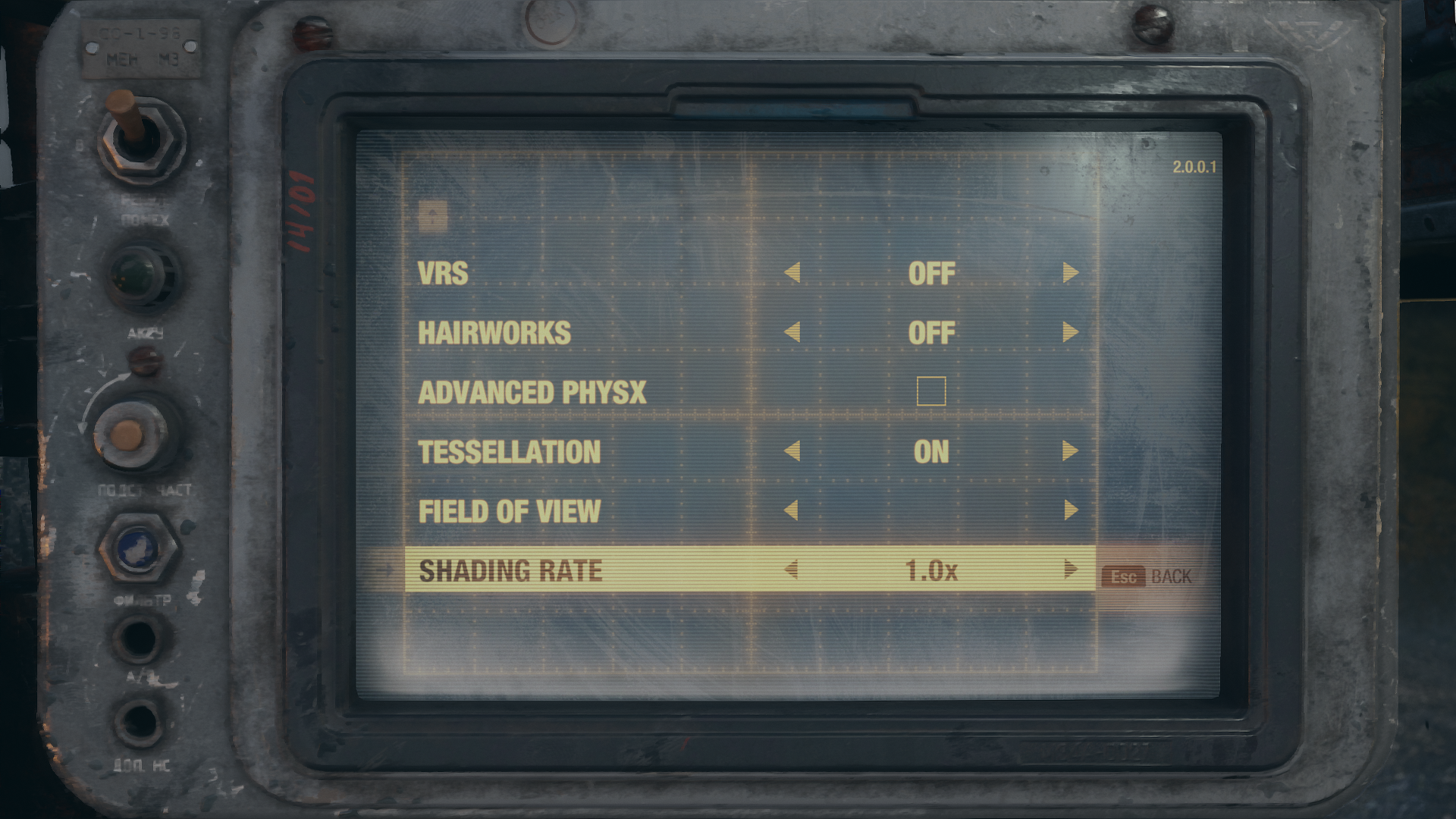Select the Tessellation menu row label
Viewport: 1456px width, 819px height.
(510, 452)
